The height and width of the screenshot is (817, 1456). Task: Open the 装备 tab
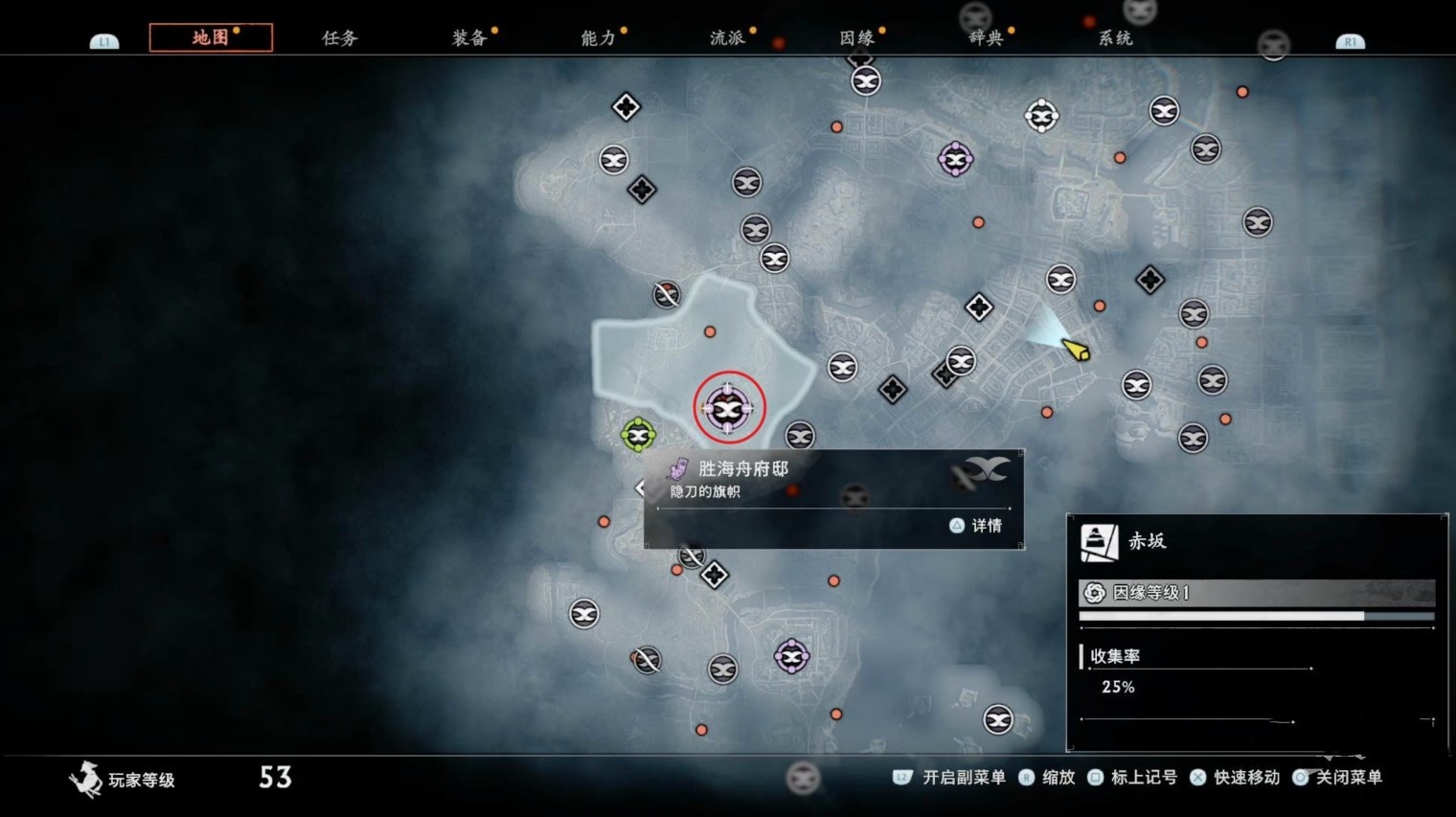469,38
